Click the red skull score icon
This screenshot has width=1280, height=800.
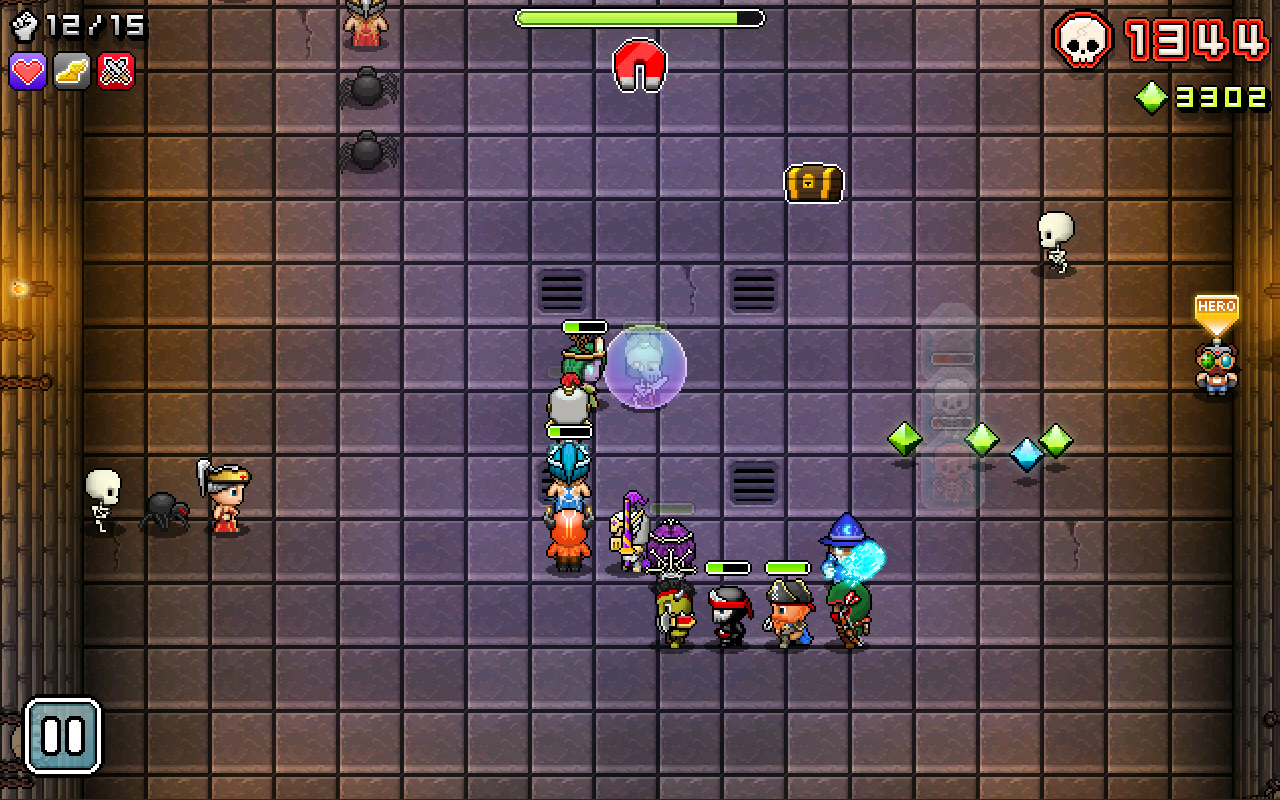[1083, 40]
